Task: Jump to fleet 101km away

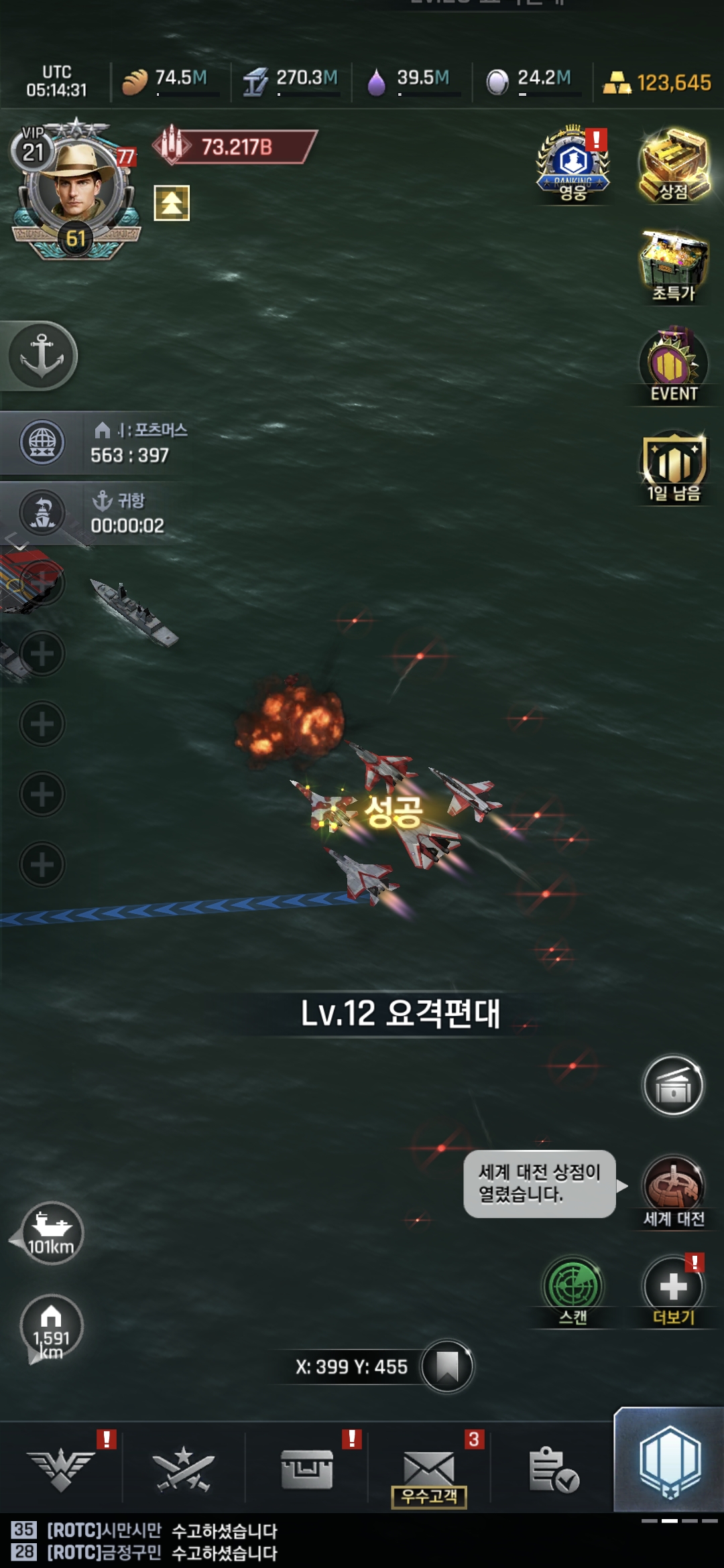Action: [x=52, y=1233]
